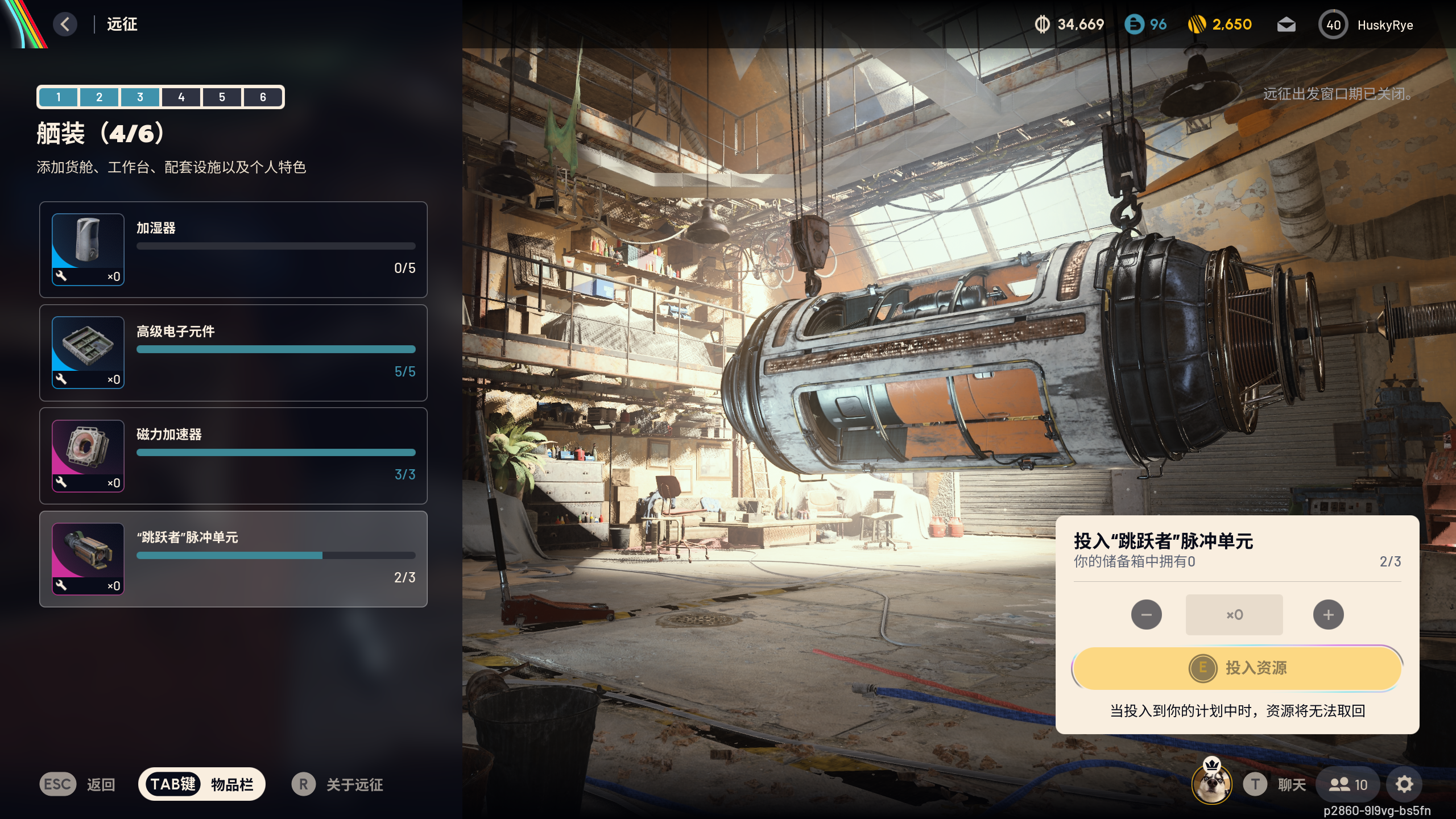This screenshot has height=819, width=1456.
Task: Go back with the top-left arrow button
Action: pyautogui.click(x=65, y=24)
